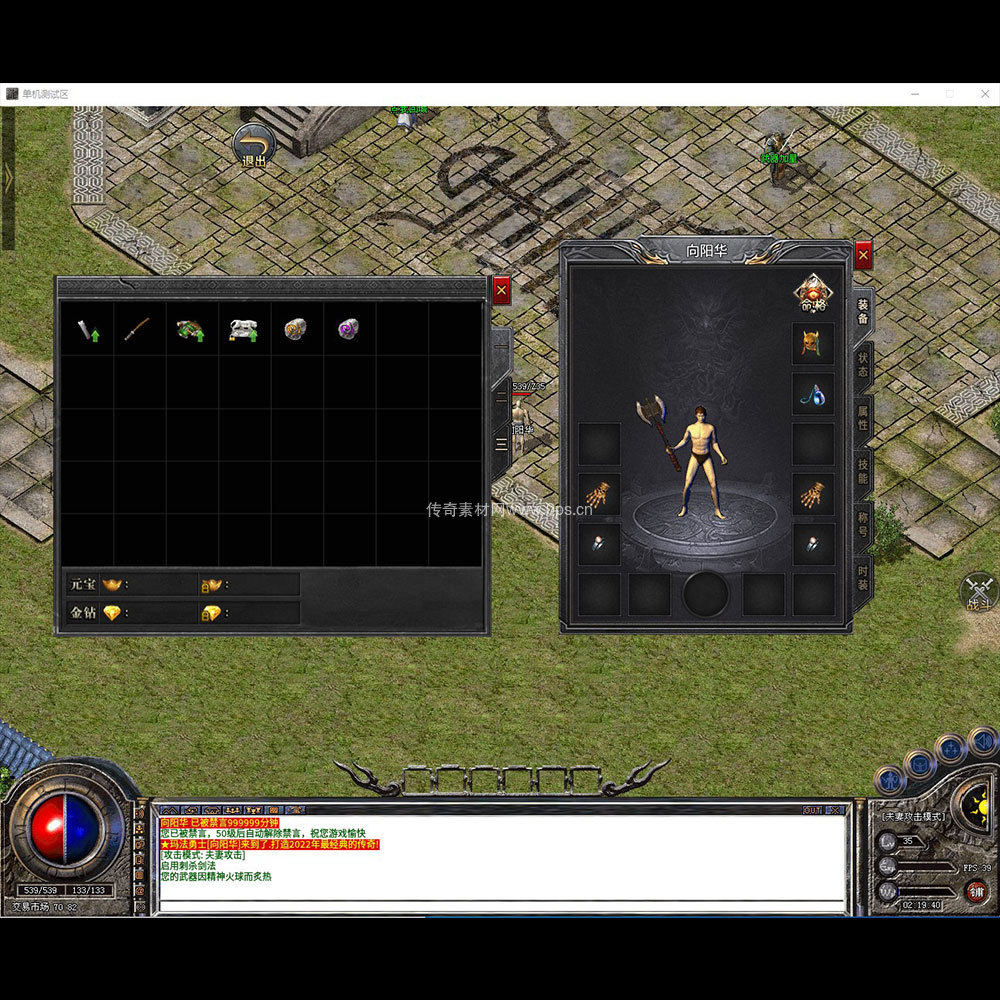Select the purple swirl scroll item

[347, 328]
